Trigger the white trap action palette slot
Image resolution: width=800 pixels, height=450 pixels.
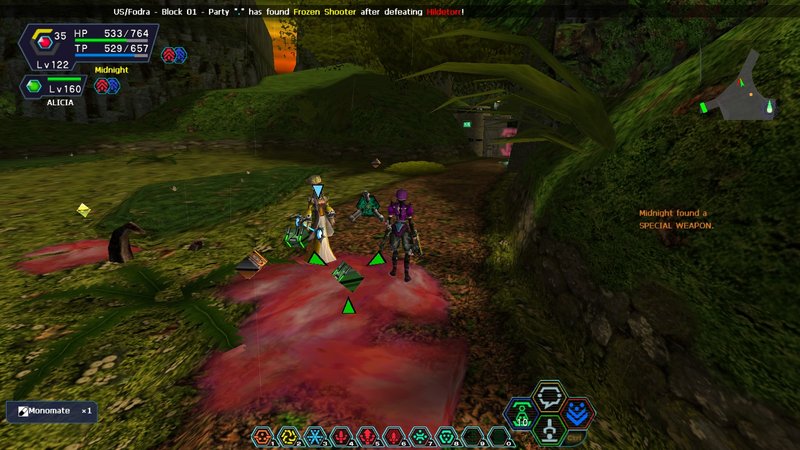[x=549, y=430]
